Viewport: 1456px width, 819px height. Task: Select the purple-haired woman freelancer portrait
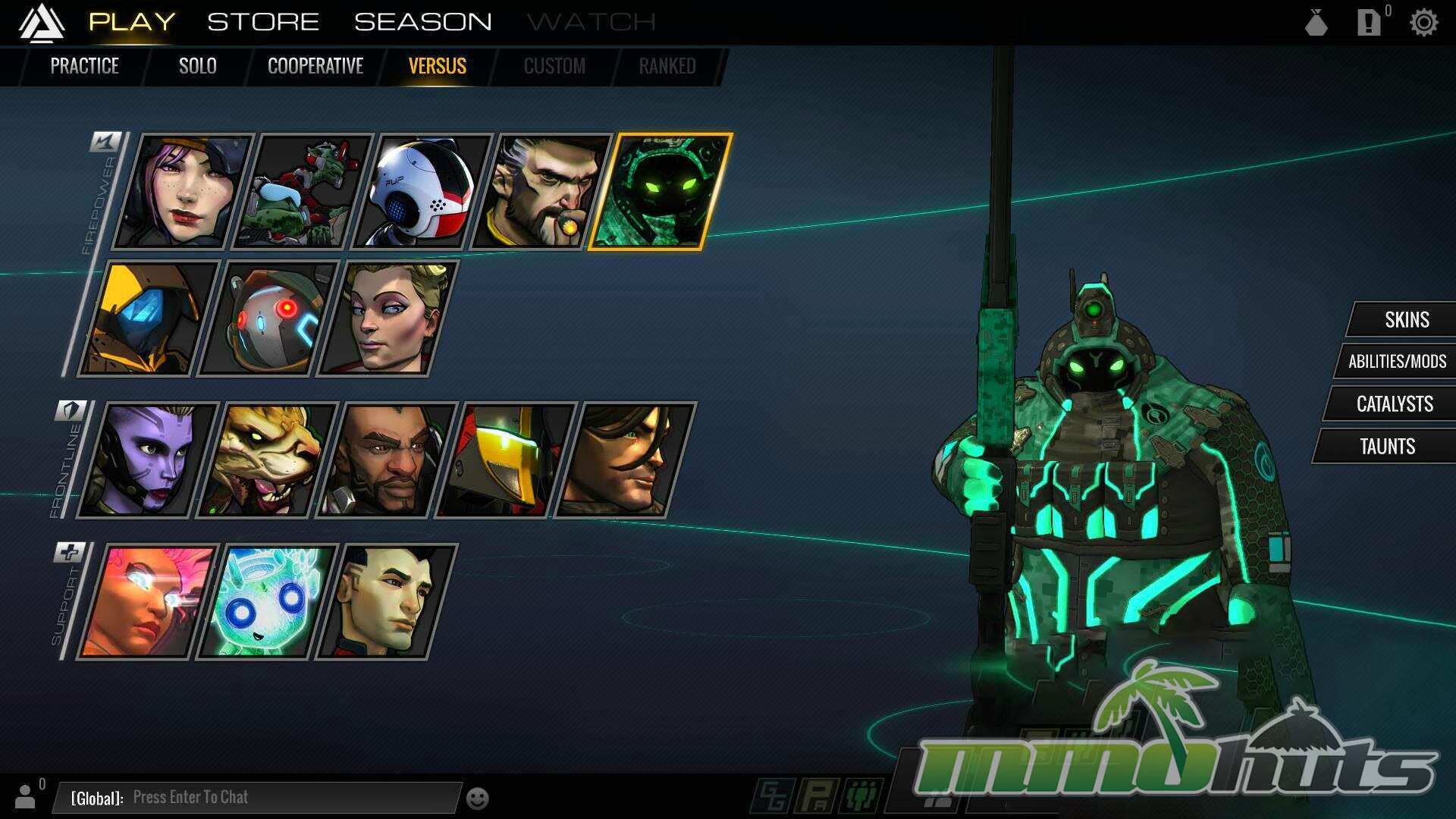(182, 192)
